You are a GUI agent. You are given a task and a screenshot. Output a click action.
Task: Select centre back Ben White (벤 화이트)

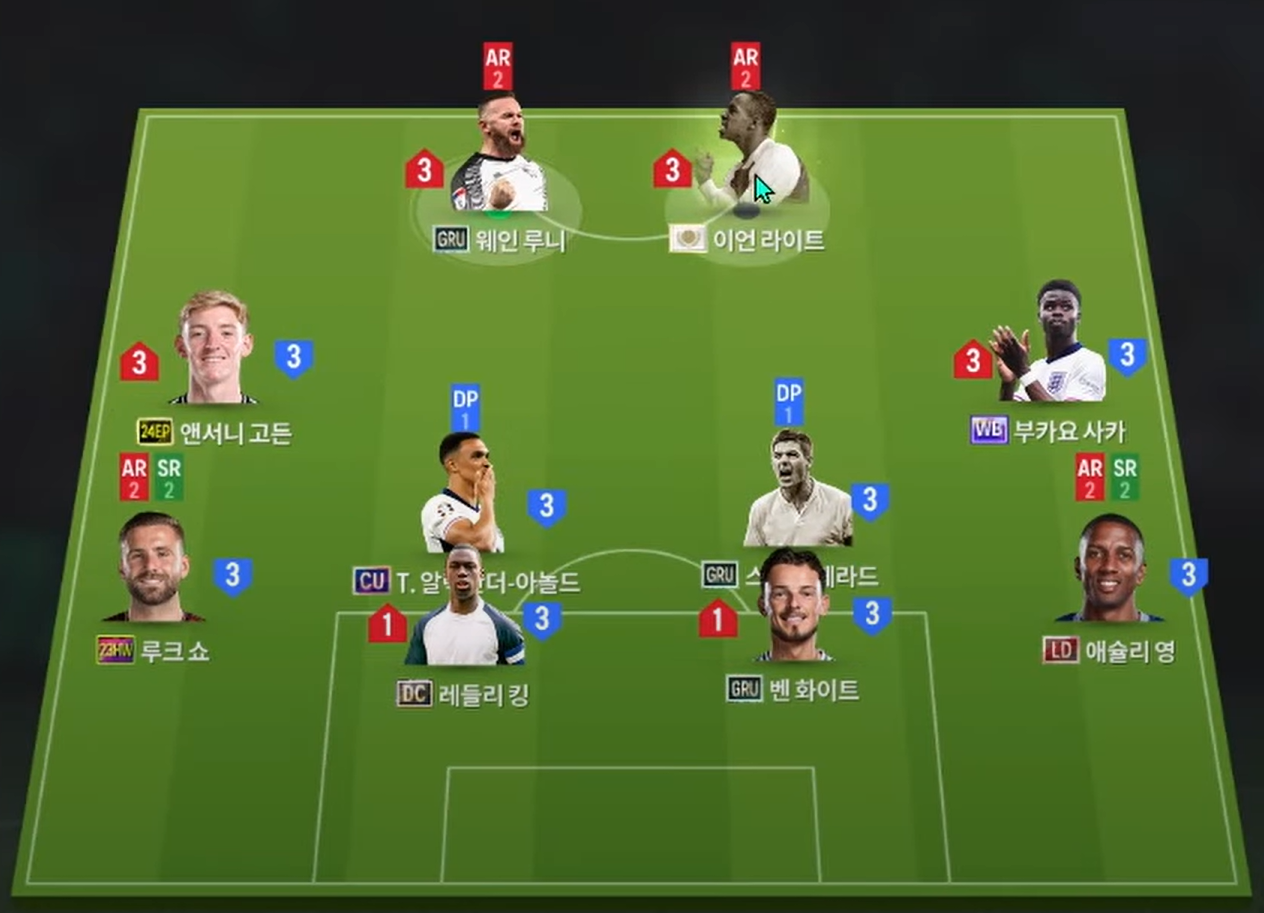point(793,606)
